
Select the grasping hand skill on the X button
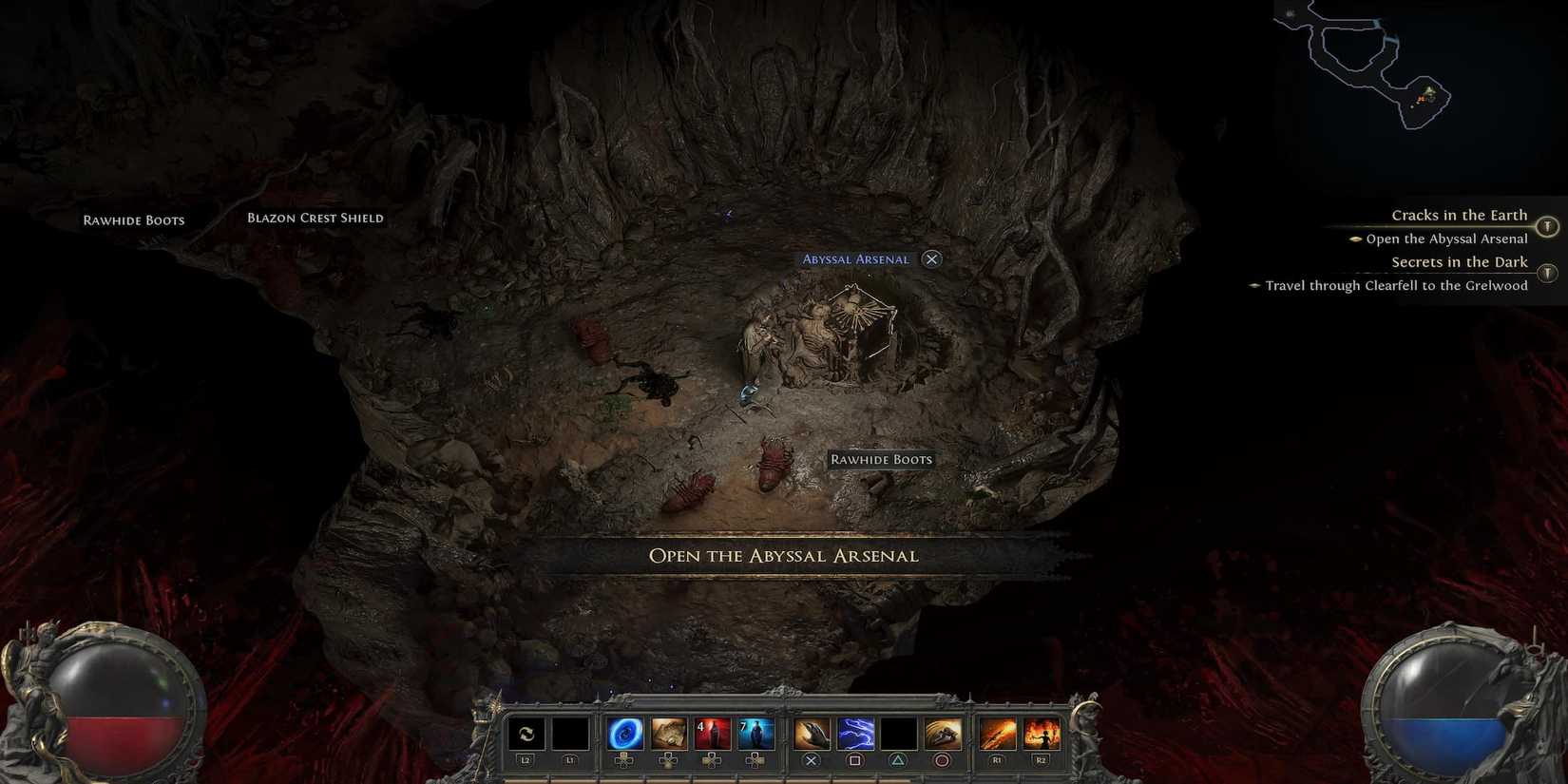click(813, 732)
